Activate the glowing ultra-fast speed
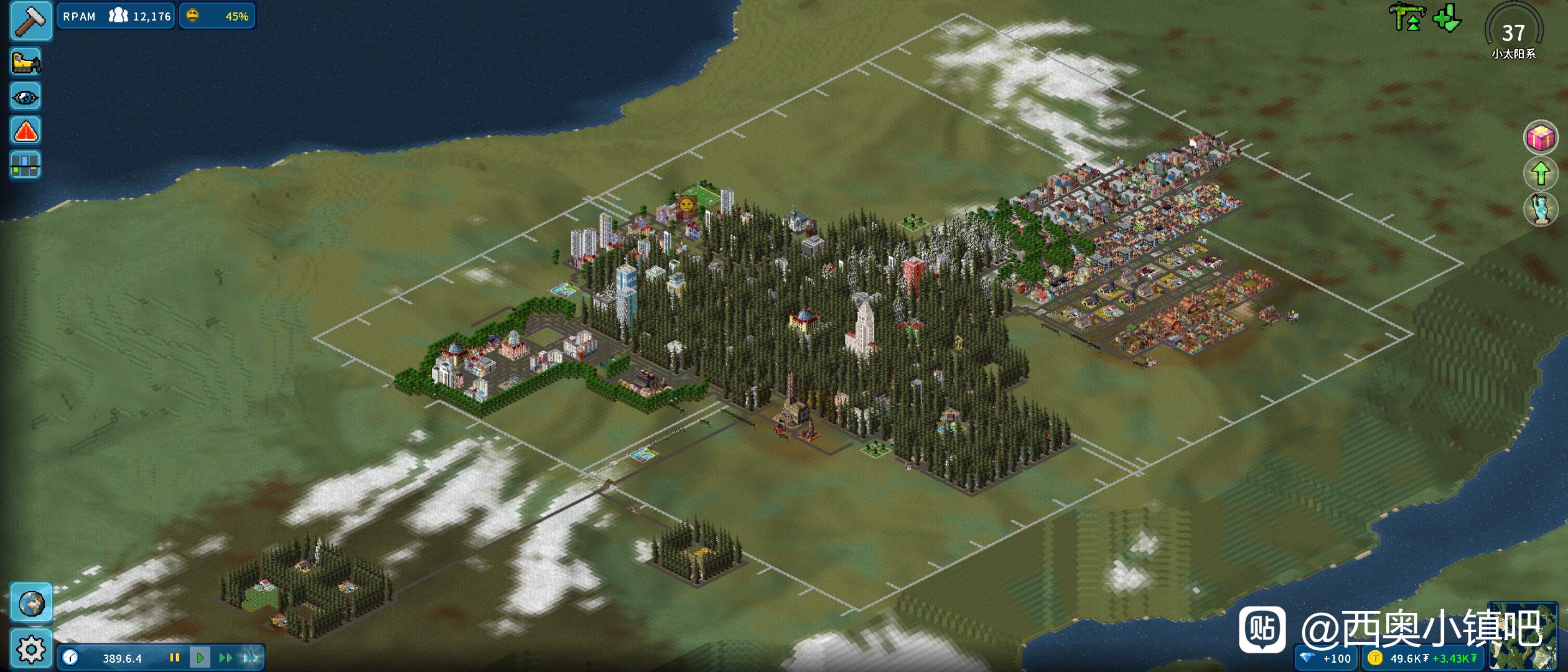 (x=251, y=658)
